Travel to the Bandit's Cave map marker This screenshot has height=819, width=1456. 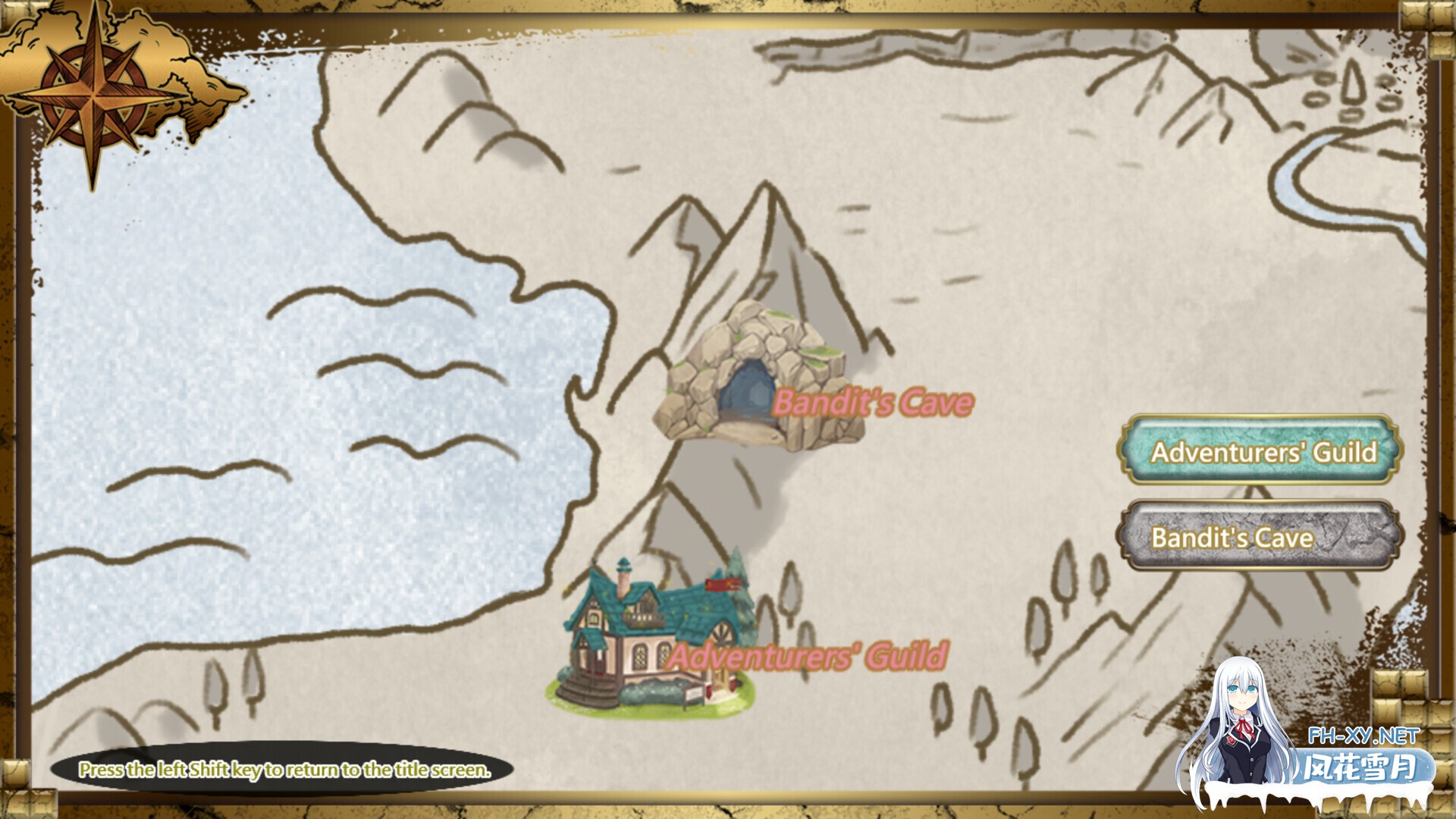[758, 381]
